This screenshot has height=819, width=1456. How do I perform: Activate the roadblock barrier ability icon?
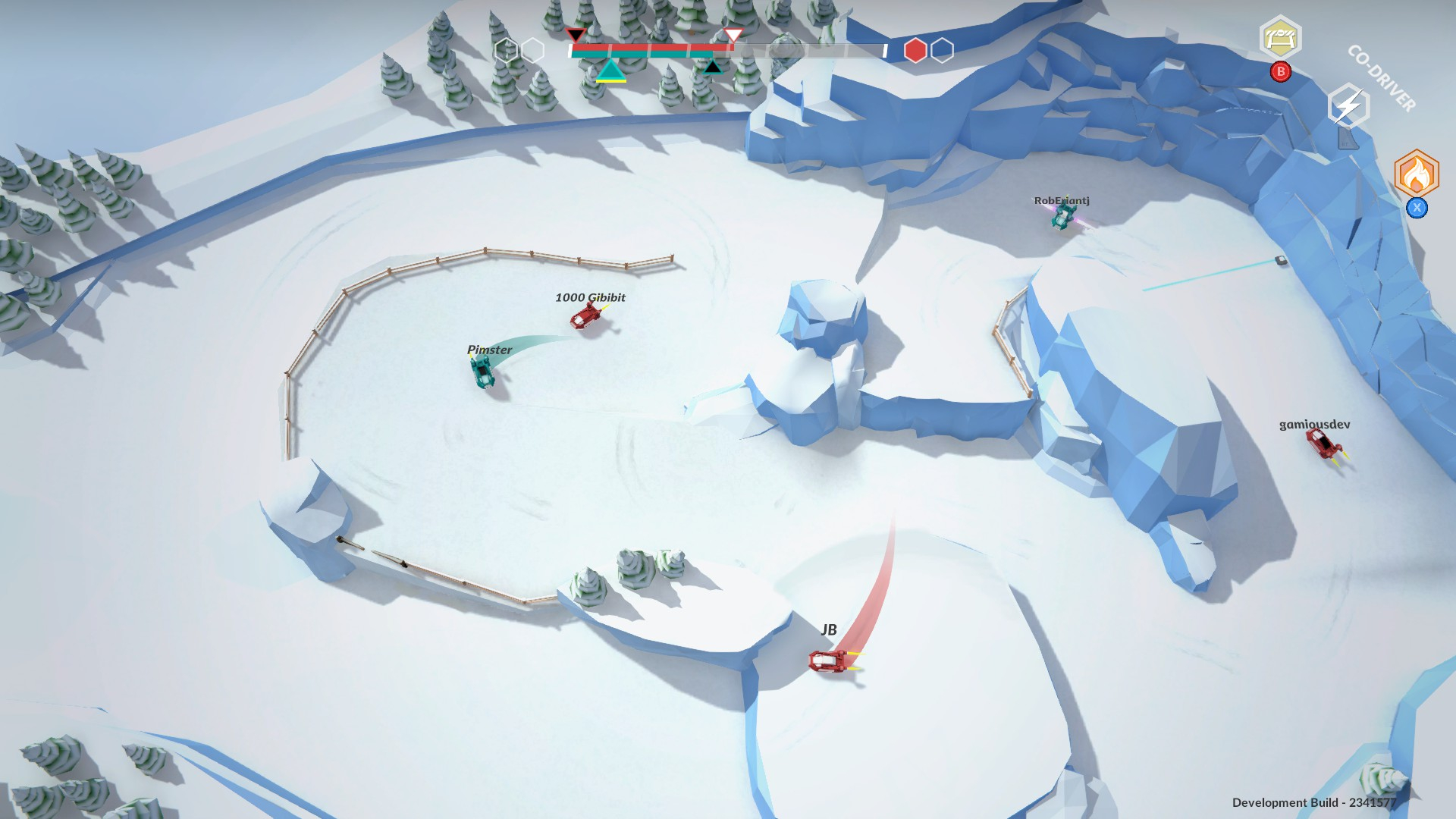[x=1280, y=37]
